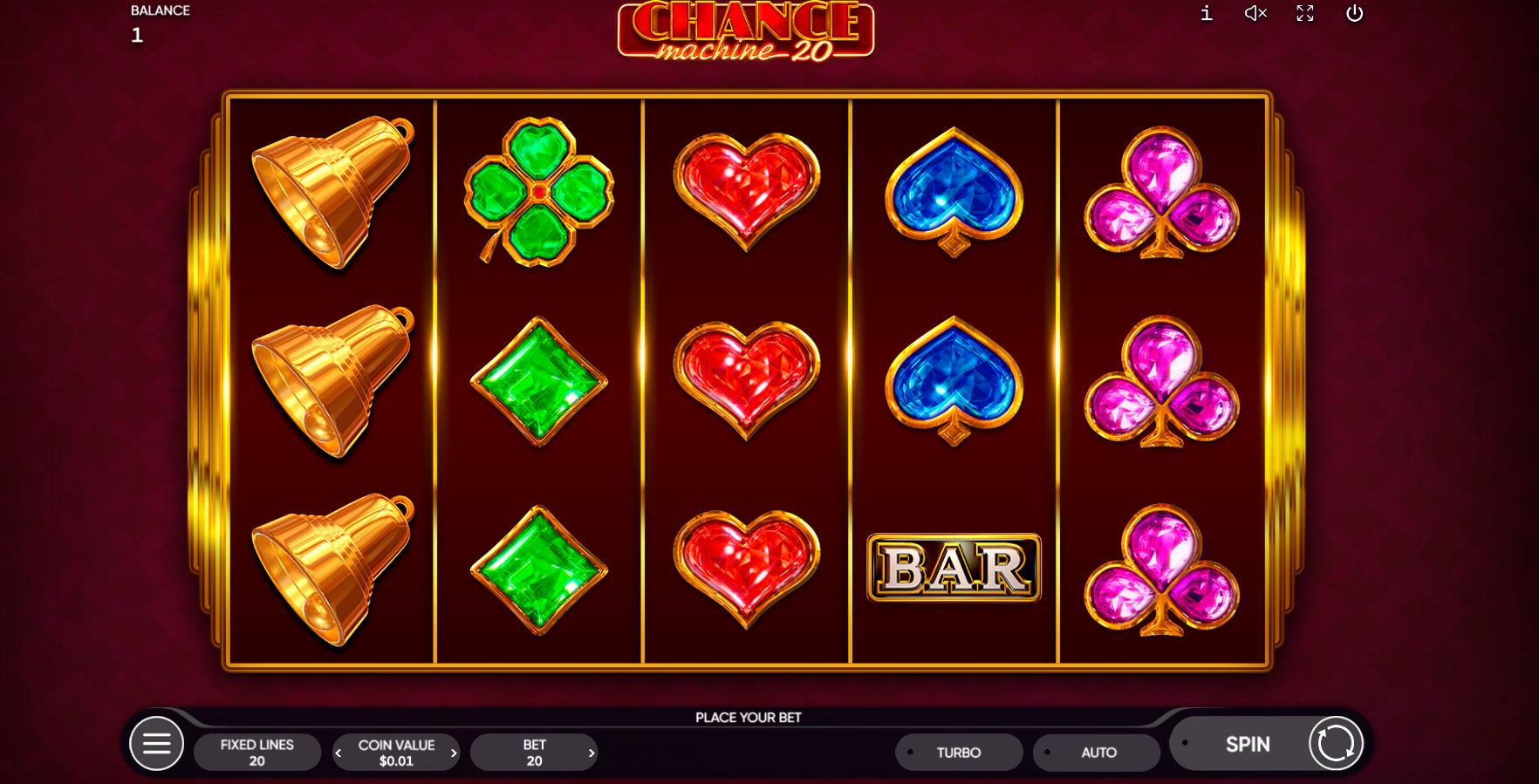Screen dimensions: 1539x784
Task: Decrease coin value with the left arrow
Action: pos(339,752)
